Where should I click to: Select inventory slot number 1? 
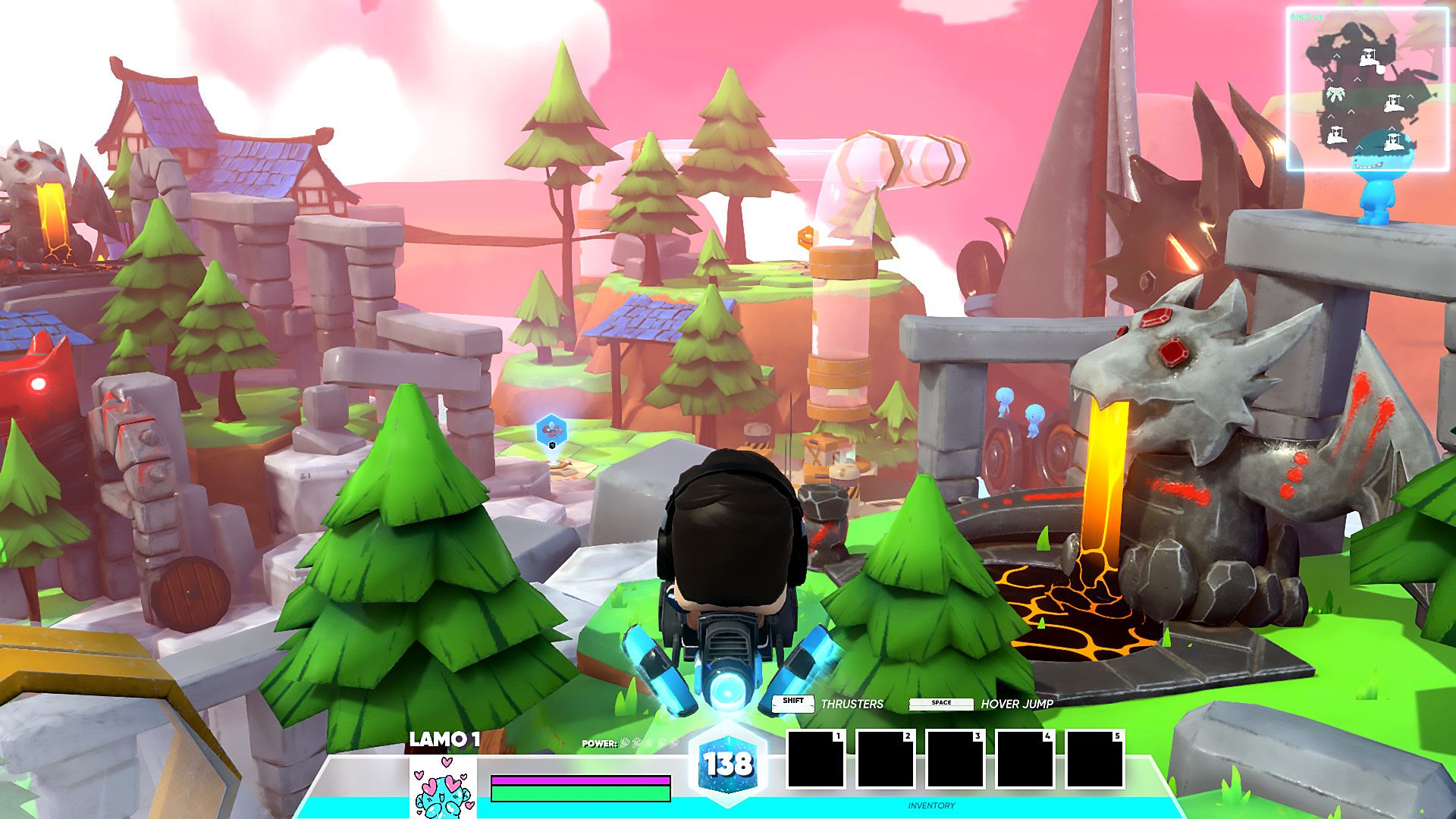tap(815, 759)
